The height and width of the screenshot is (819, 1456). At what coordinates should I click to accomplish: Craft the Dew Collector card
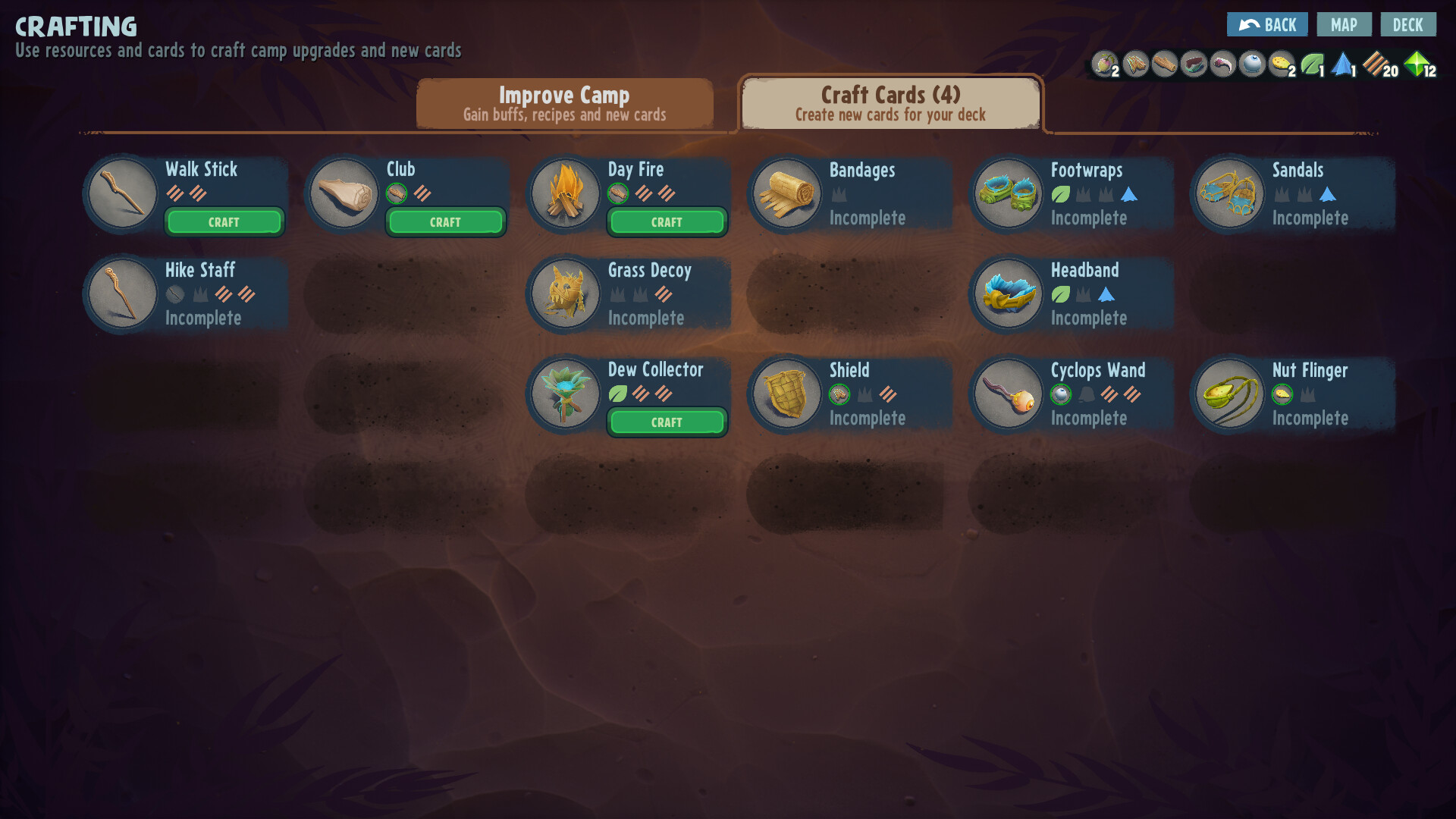tap(667, 422)
